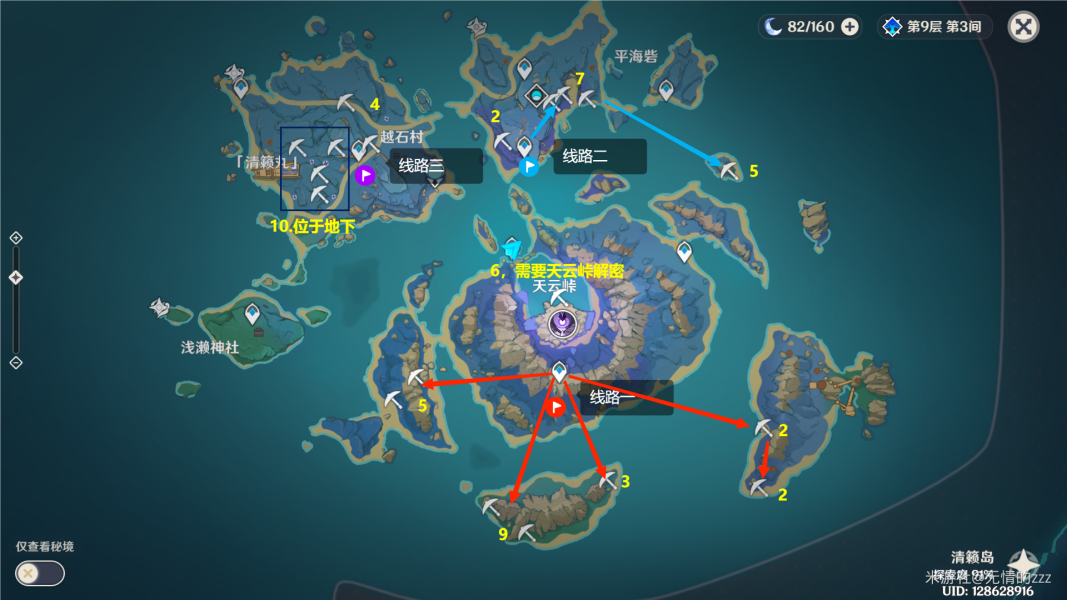
Task: Select the teleport waypoint under the 平海砦 label
Action: click(x=666, y=90)
